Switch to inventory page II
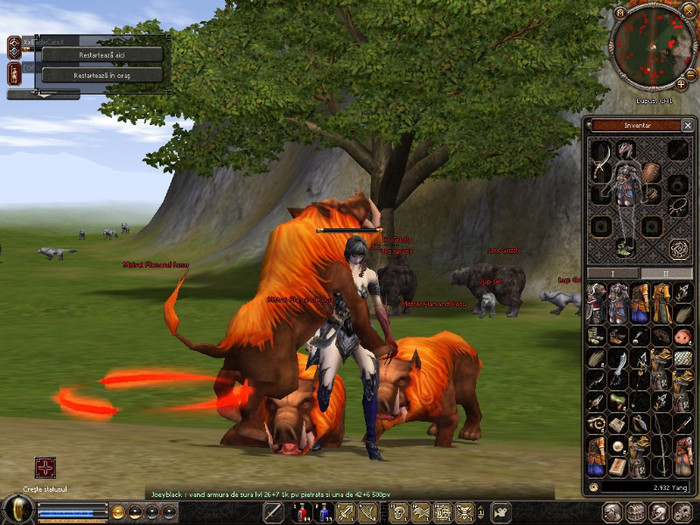Viewport: 700px width, 525px height. point(665,272)
